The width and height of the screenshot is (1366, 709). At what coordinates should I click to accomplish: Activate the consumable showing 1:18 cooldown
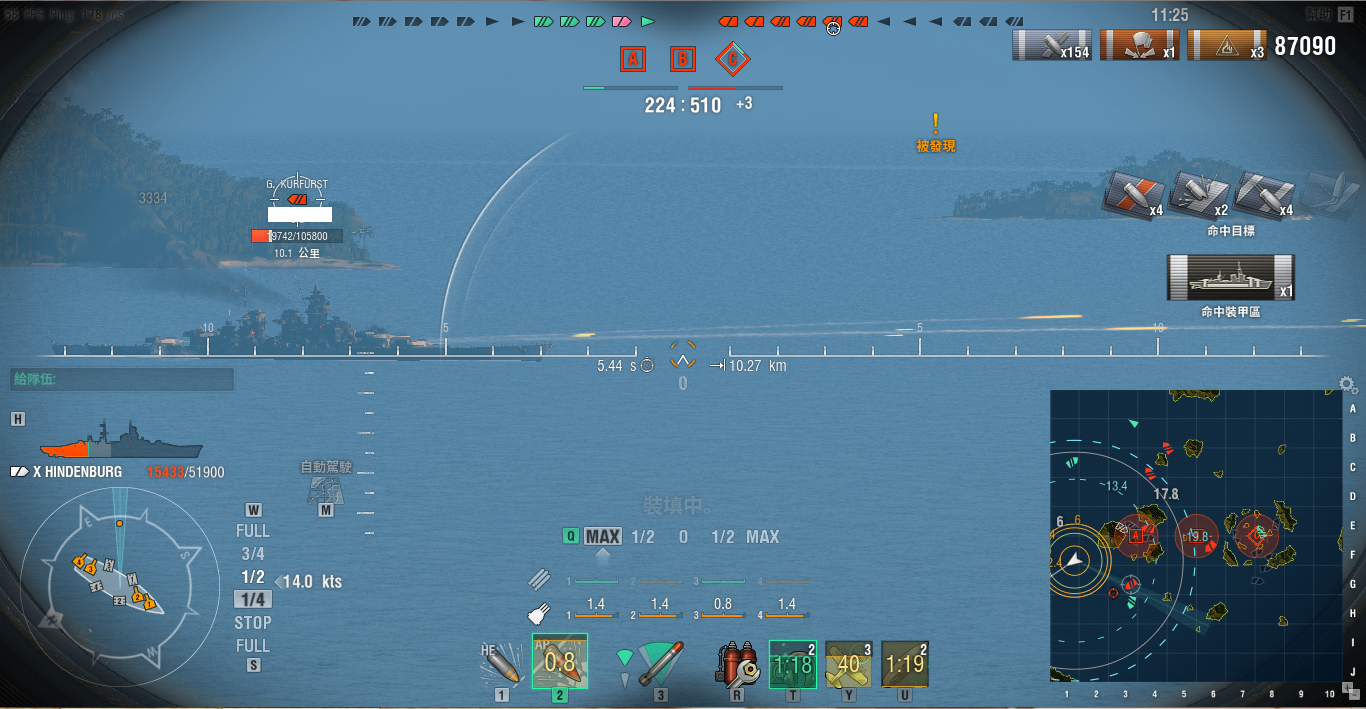pyautogui.click(x=793, y=664)
